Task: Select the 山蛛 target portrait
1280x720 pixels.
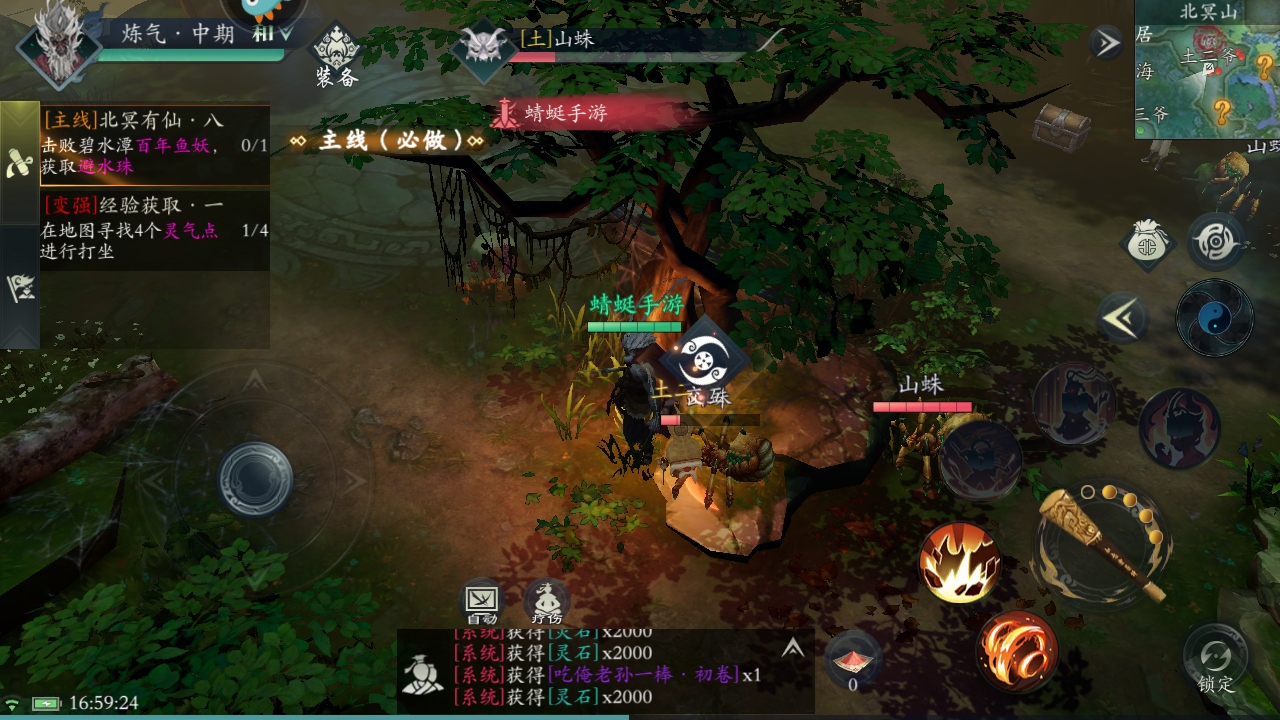Action: tap(484, 47)
